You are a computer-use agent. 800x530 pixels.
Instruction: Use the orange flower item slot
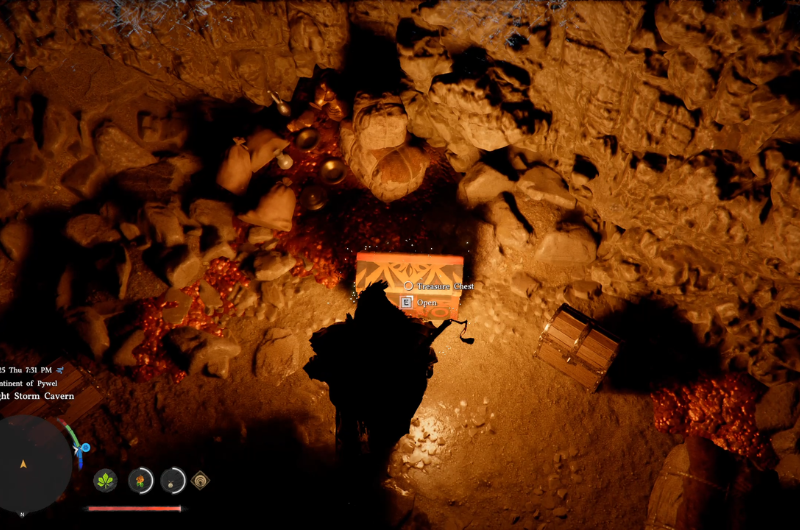click(x=141, y=481)
